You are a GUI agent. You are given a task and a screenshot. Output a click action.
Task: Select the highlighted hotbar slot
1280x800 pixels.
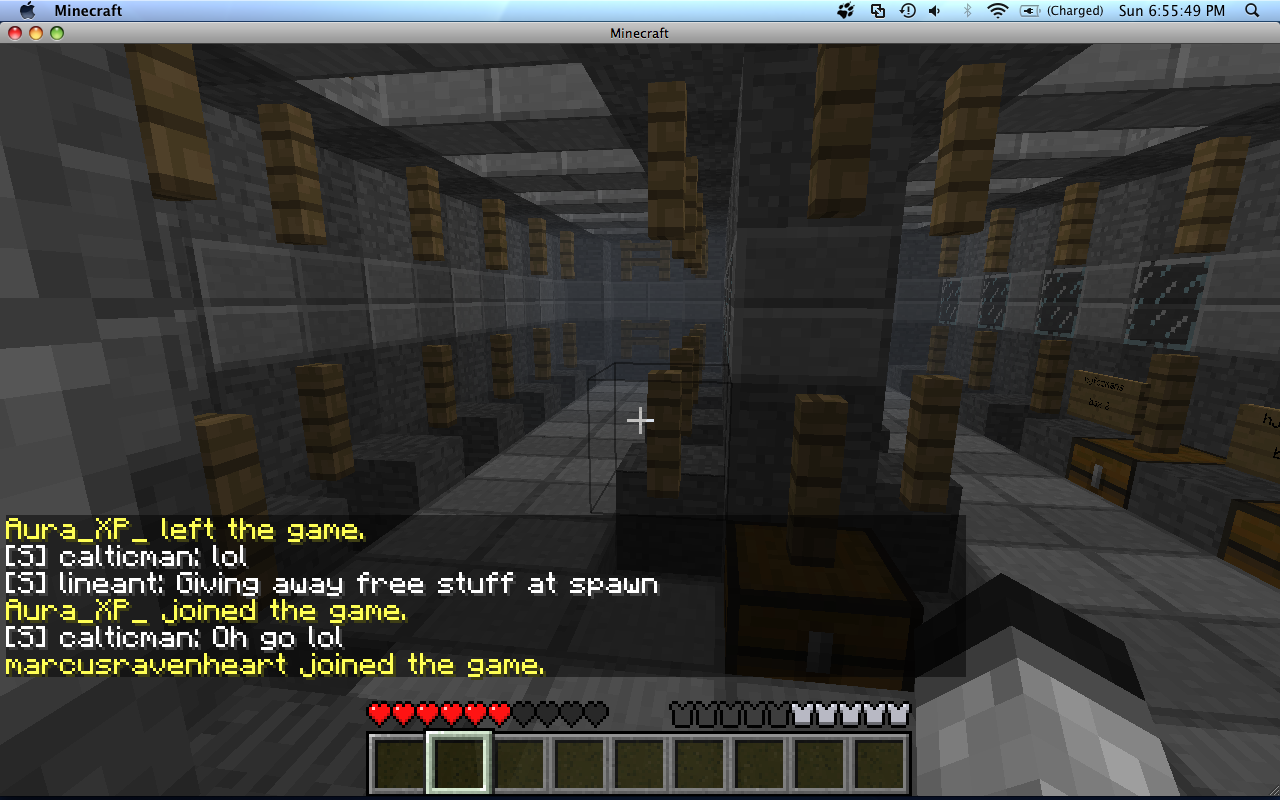coord(459,764)
